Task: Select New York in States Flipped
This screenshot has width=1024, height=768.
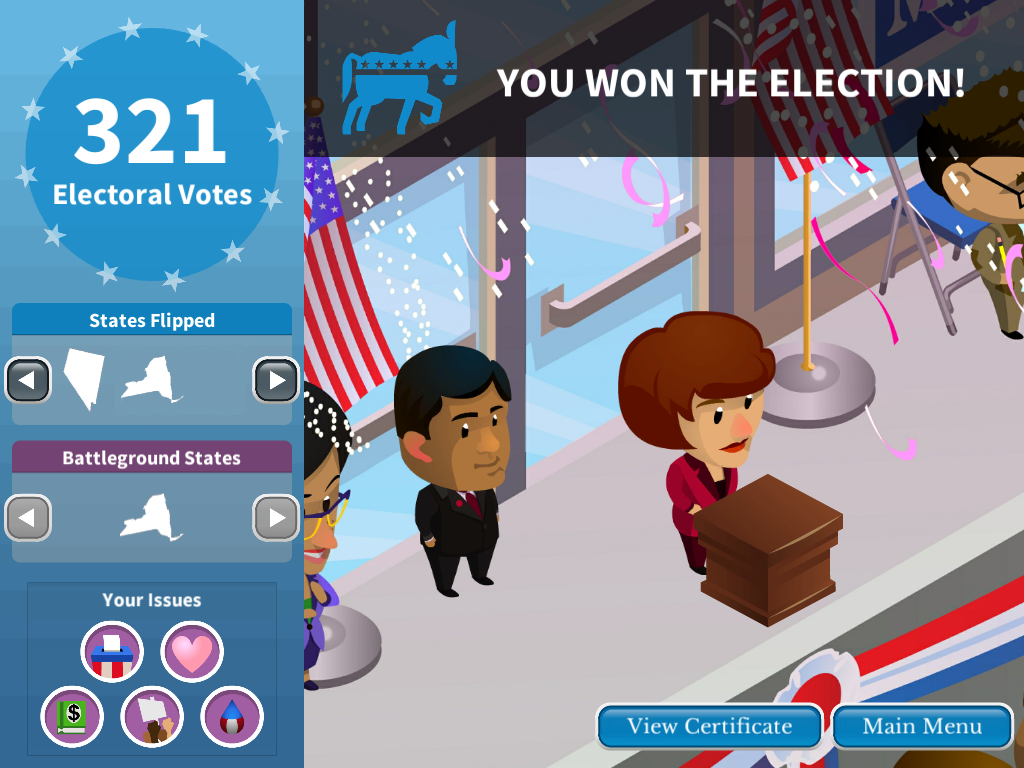Action: point(151,380)
